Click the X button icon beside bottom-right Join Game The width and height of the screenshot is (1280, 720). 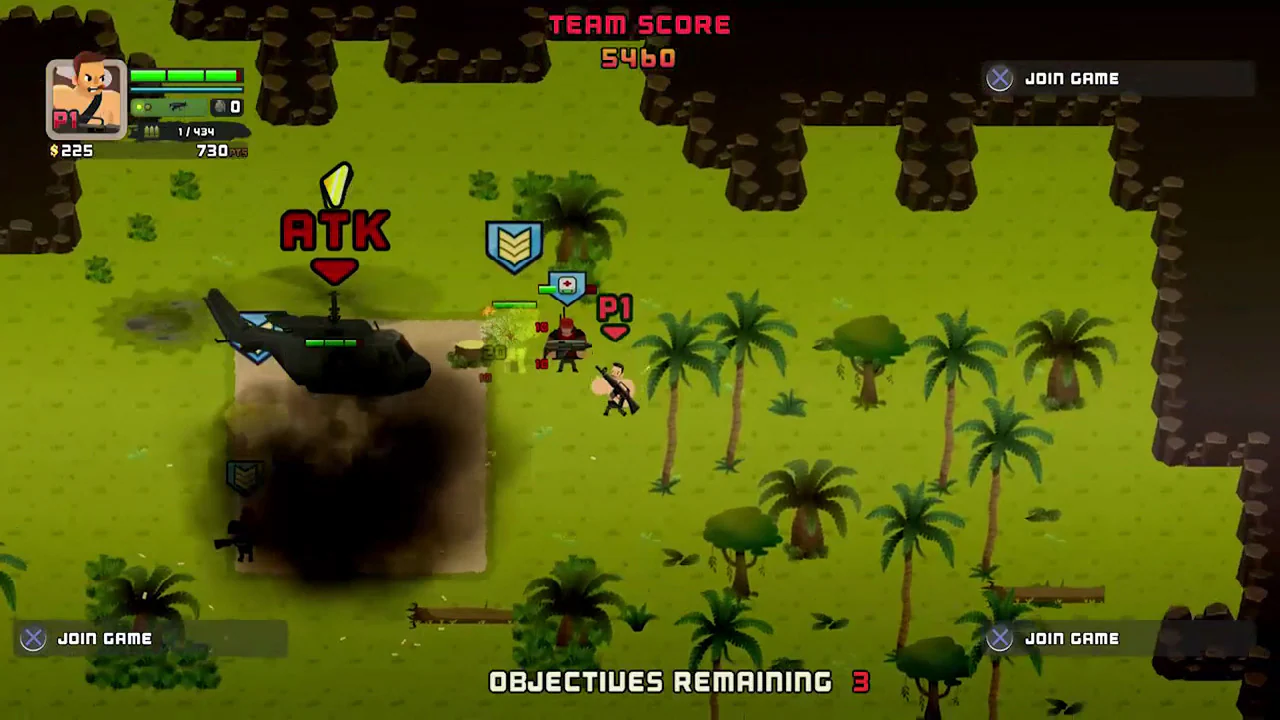pos(999,638)
